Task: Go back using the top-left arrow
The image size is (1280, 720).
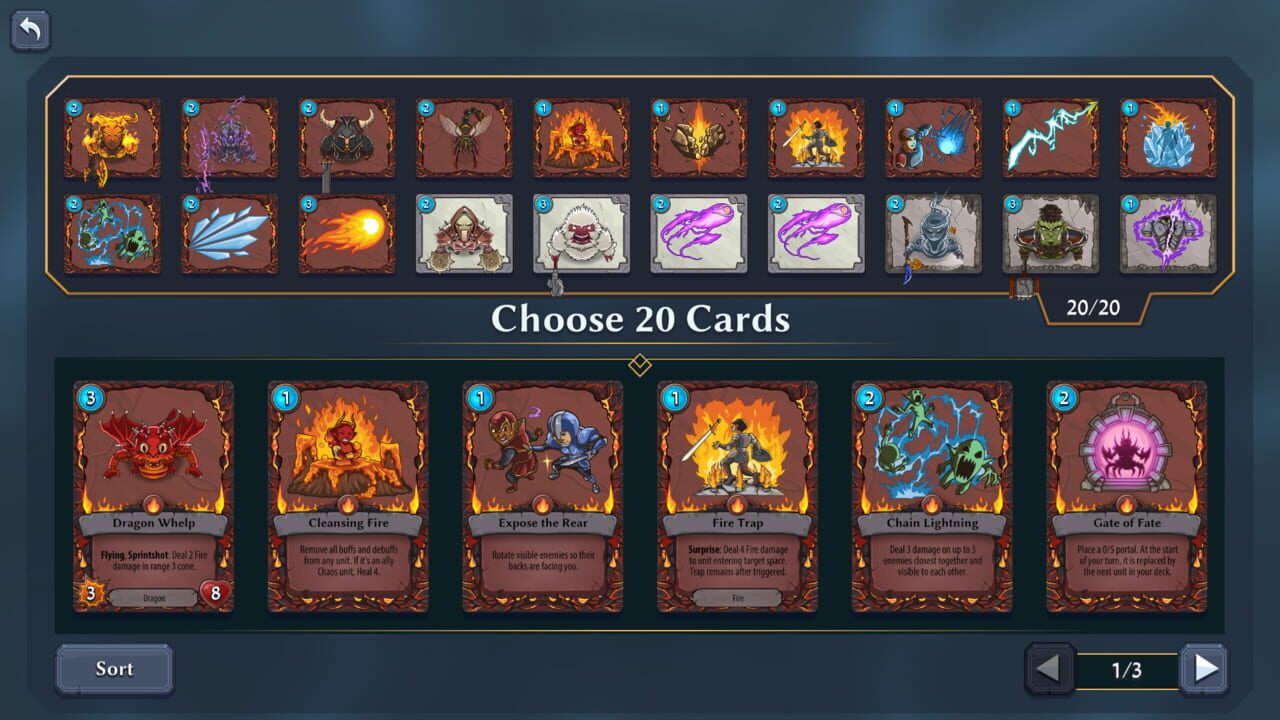Action: point(29,30)
